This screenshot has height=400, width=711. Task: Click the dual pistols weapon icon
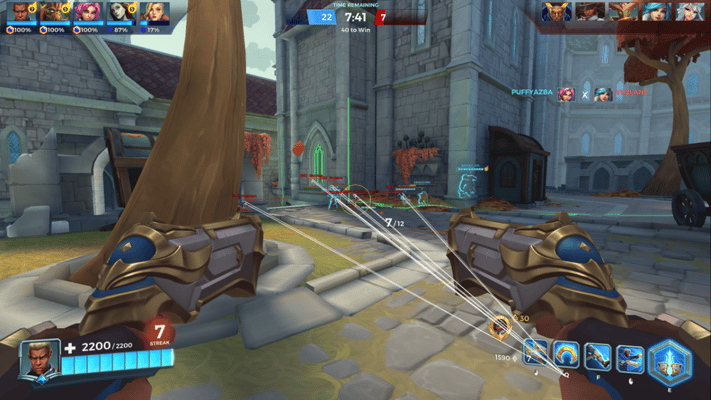(536, 352)
